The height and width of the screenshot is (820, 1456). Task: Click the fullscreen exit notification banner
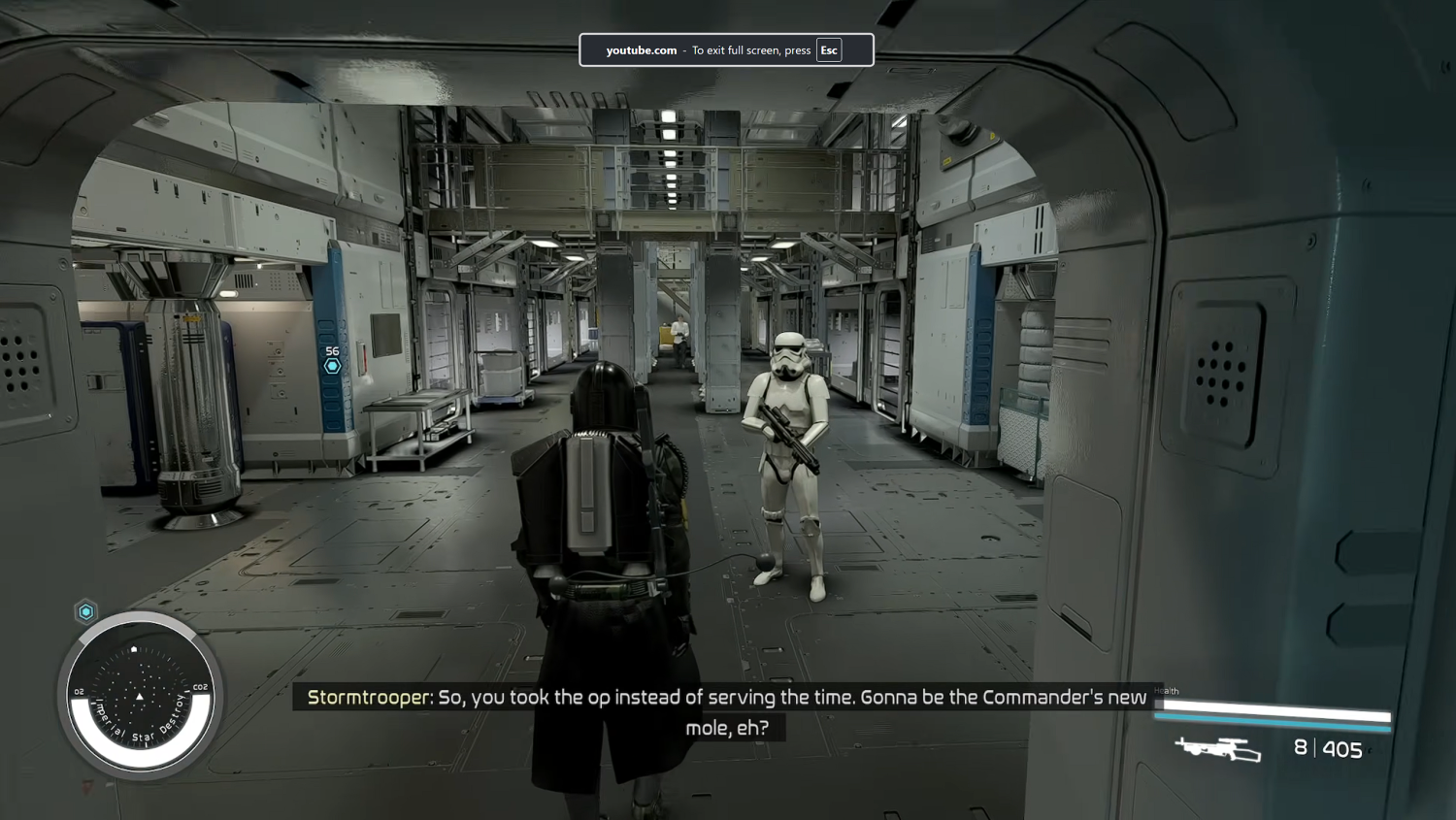(x=726, y=49)
